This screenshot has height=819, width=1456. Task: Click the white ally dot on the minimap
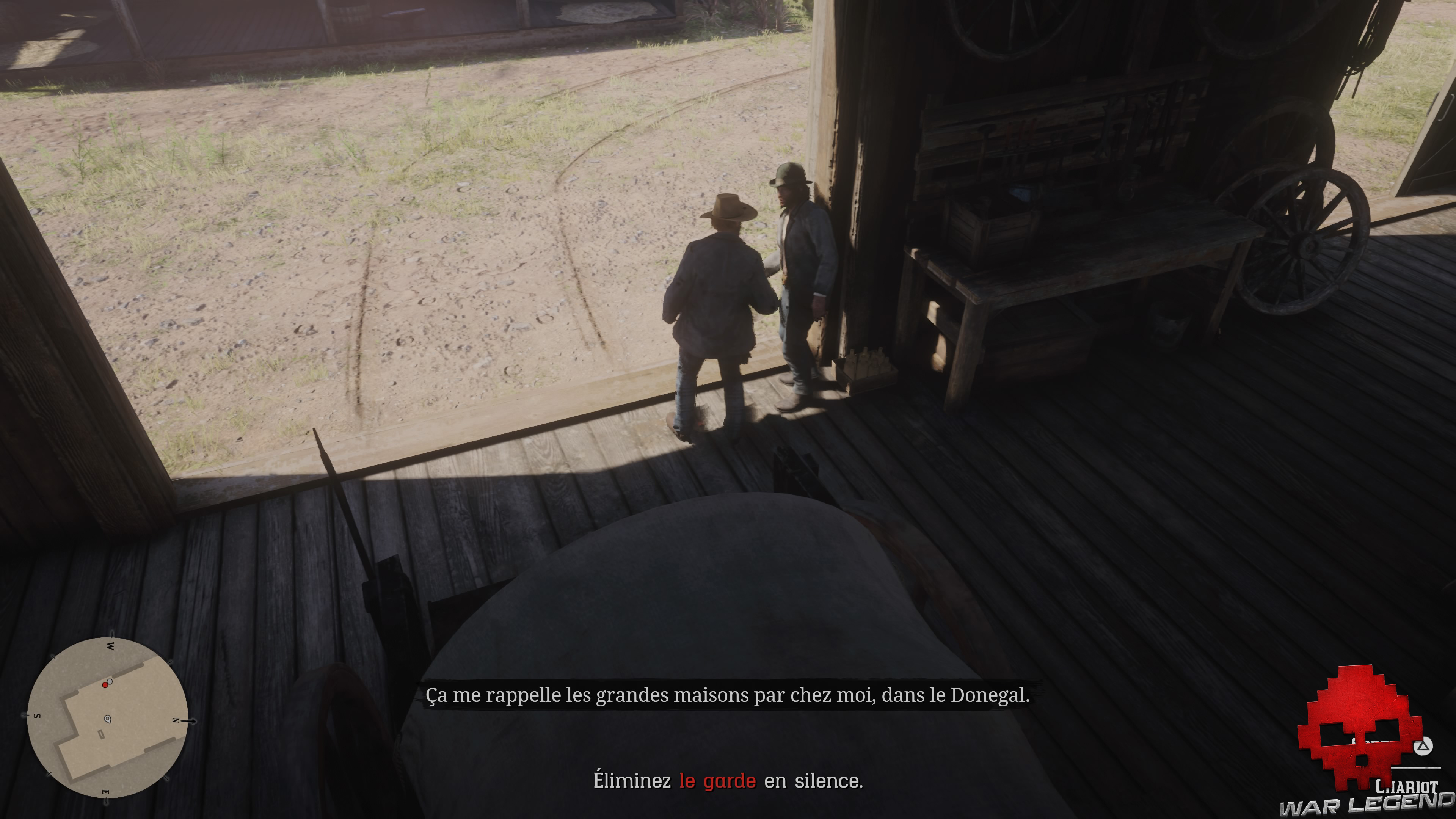(110, 682)
